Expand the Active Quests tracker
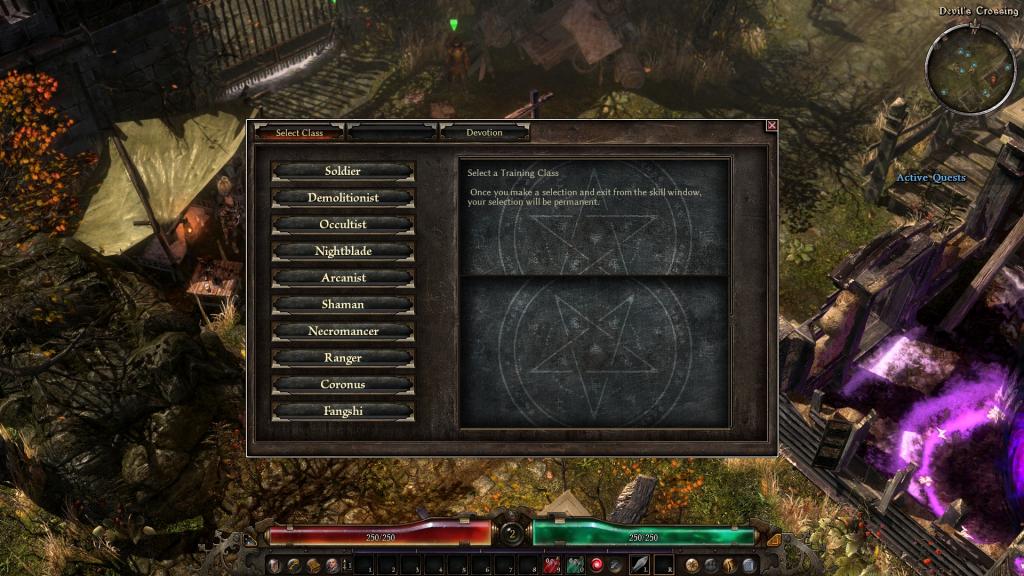Image resolution: width=1024 pixels, height=576 pixels. [x=930, y=178]
